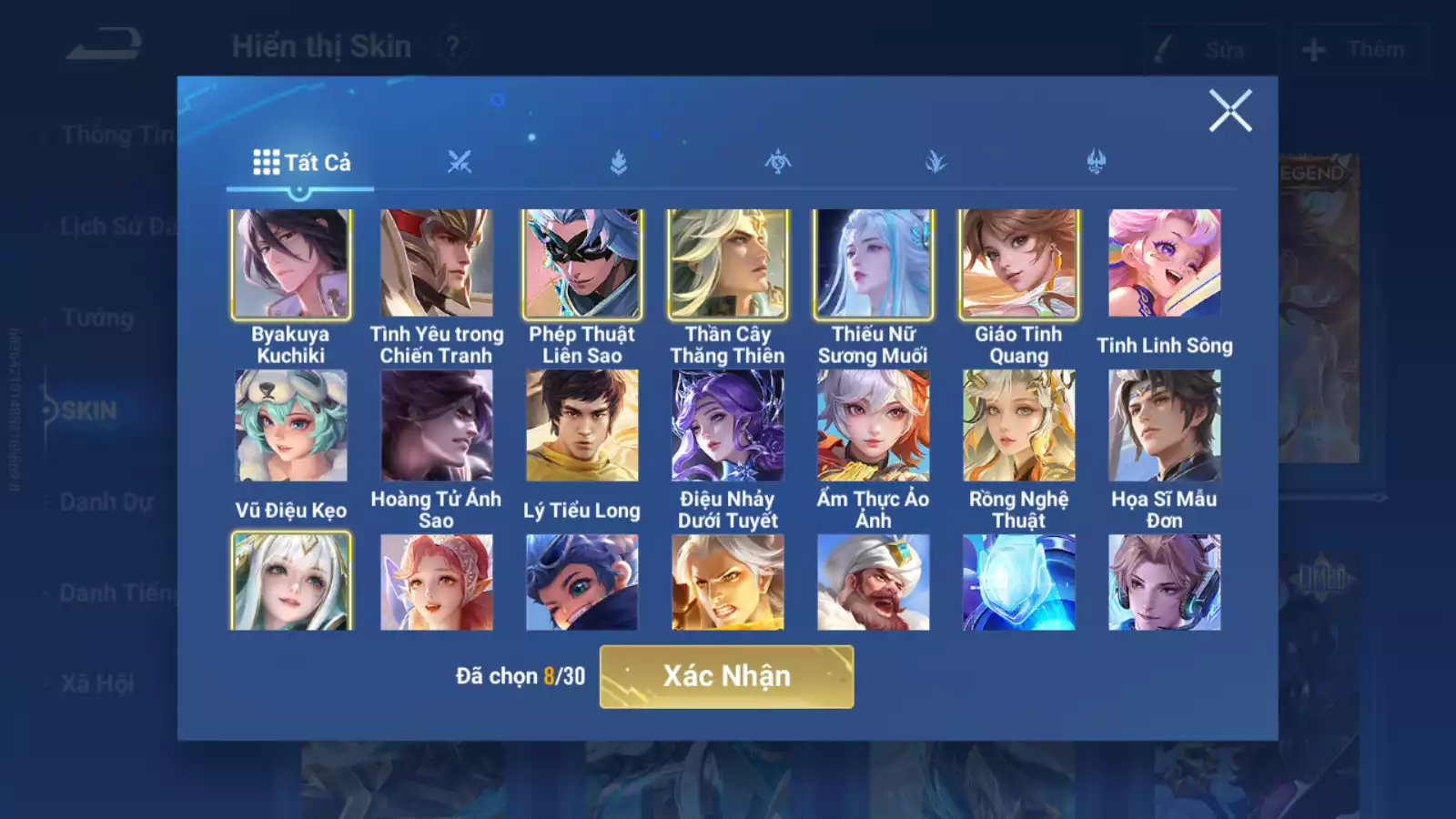Deselect the Byakuya Kuchiki skin
Viewport: 1456px width, 819px height.
pyautogui.click(x=291, y=263)
